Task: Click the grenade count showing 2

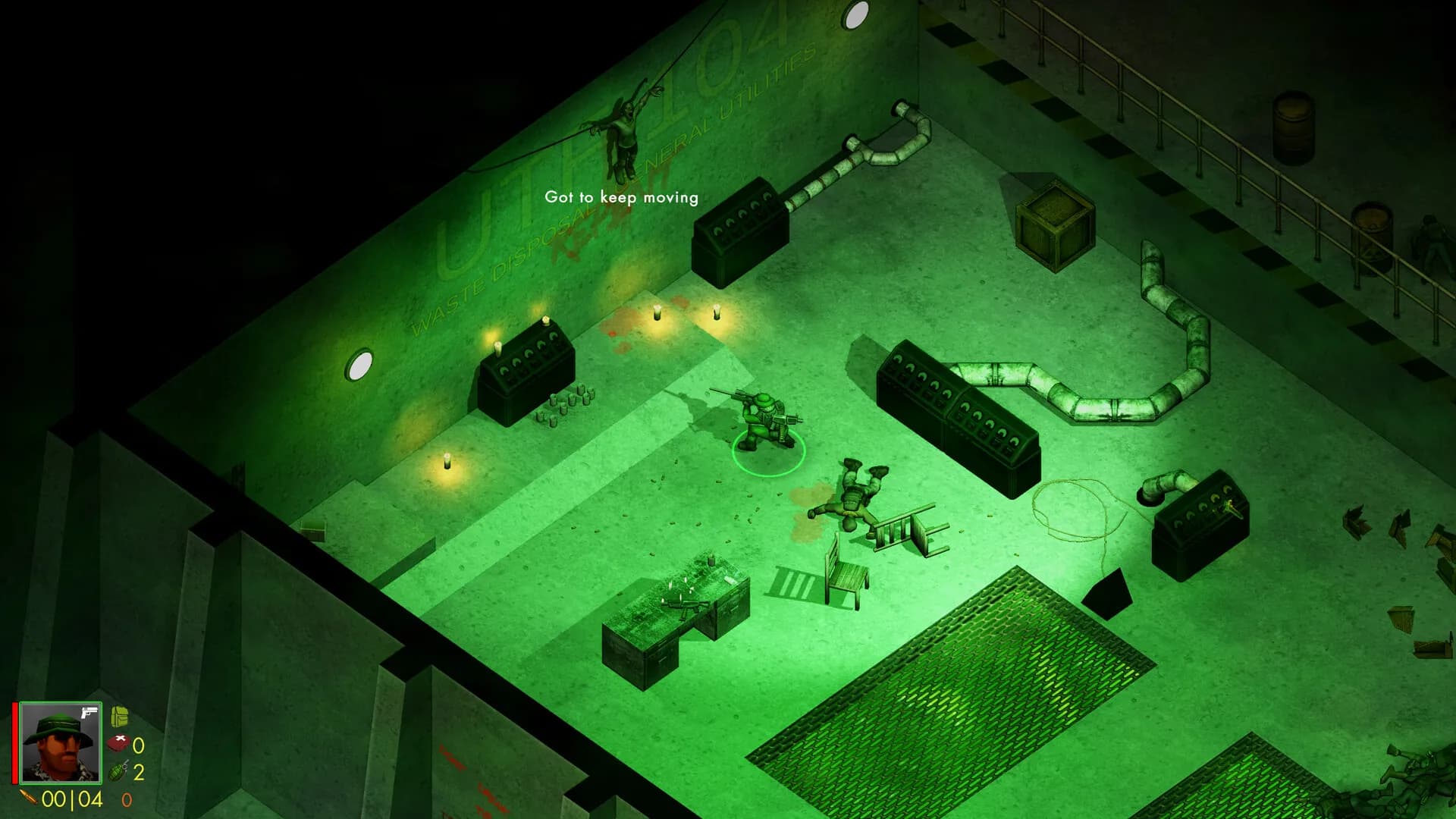Action: [x=139, y=771]
